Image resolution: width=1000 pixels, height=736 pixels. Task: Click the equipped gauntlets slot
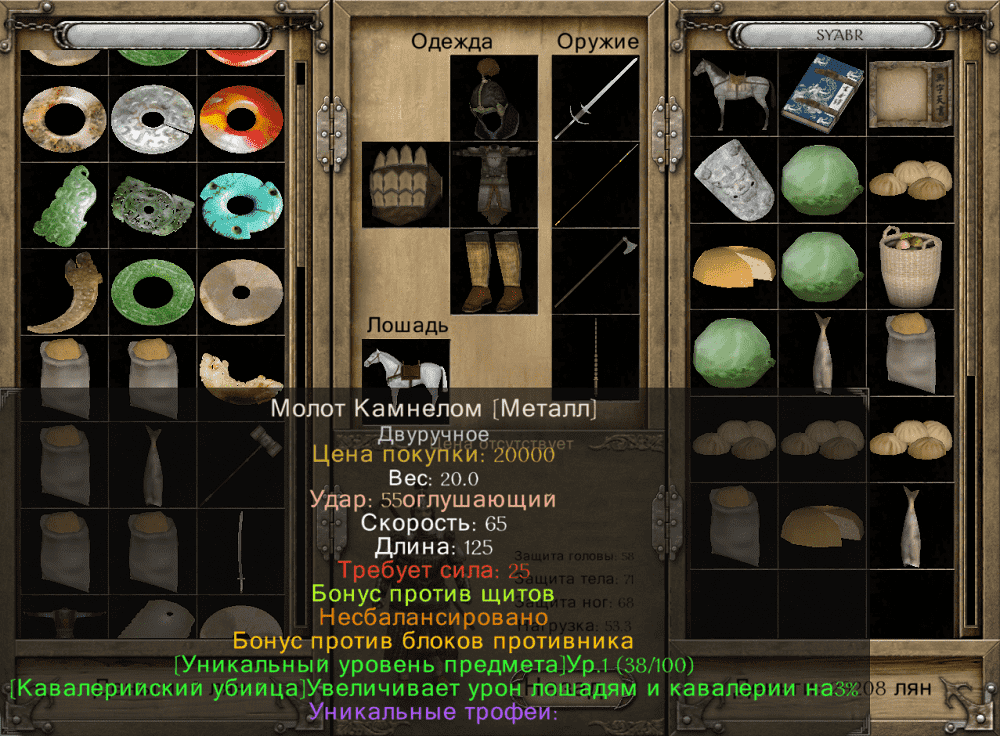pos(405,184)
